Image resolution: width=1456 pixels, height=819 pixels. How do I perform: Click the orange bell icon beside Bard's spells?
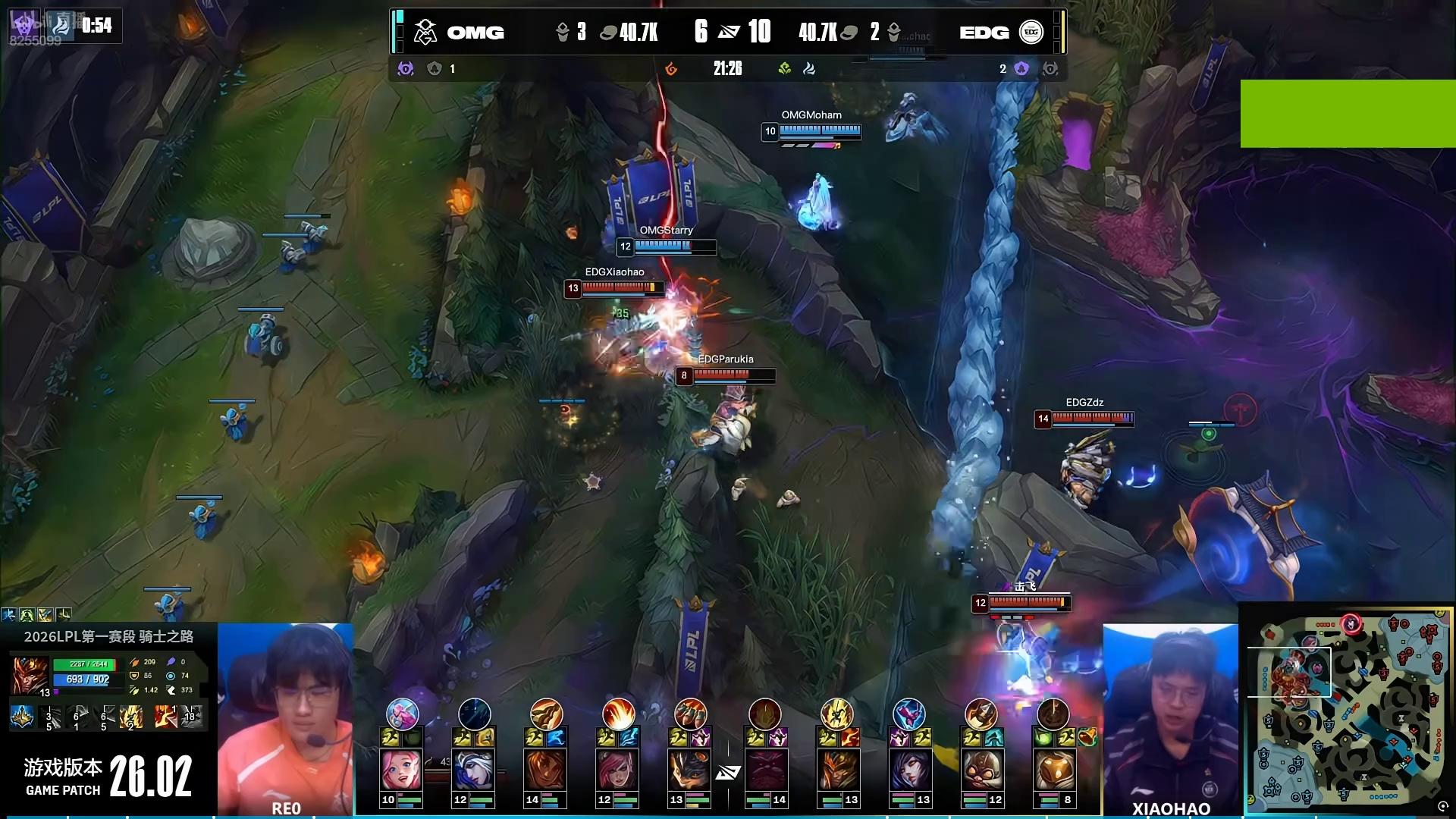tap(1087, 736)
